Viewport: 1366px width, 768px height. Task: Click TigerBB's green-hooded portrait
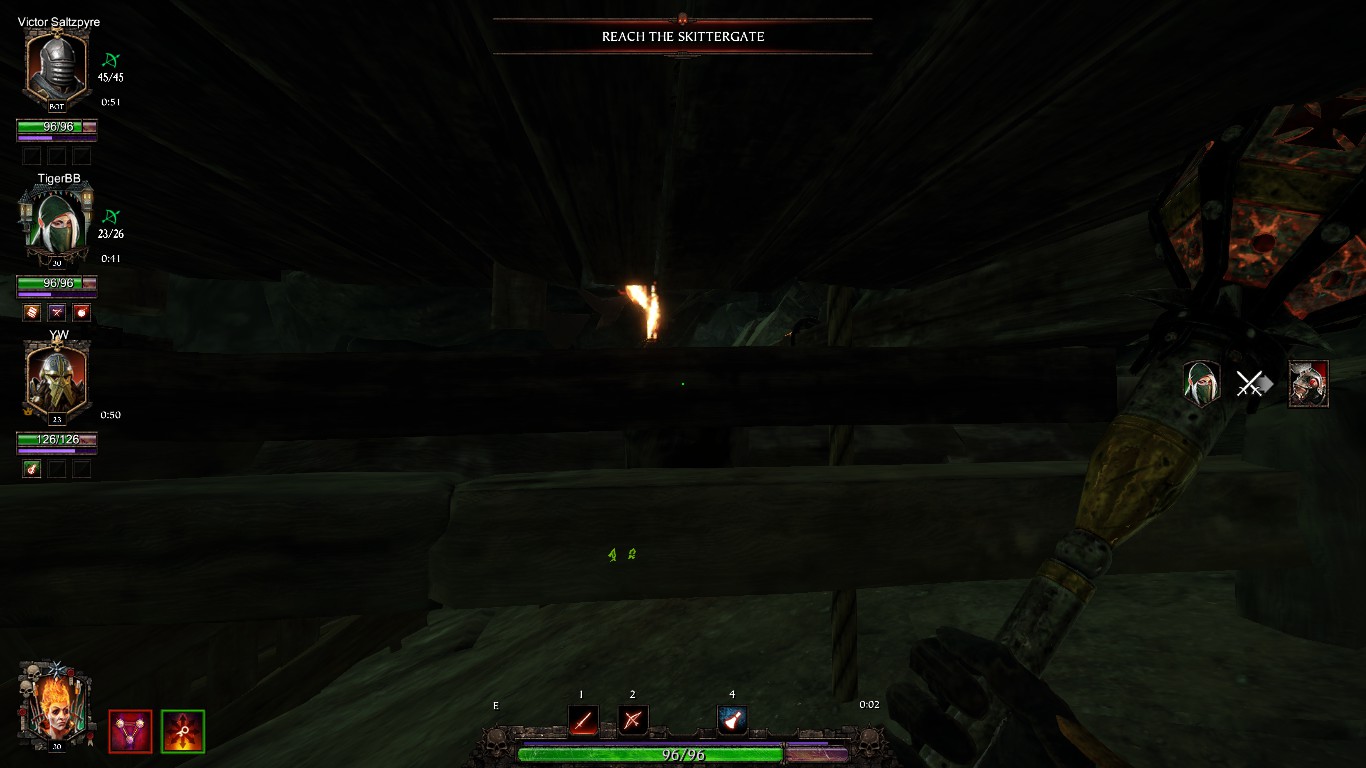[57, 224]
